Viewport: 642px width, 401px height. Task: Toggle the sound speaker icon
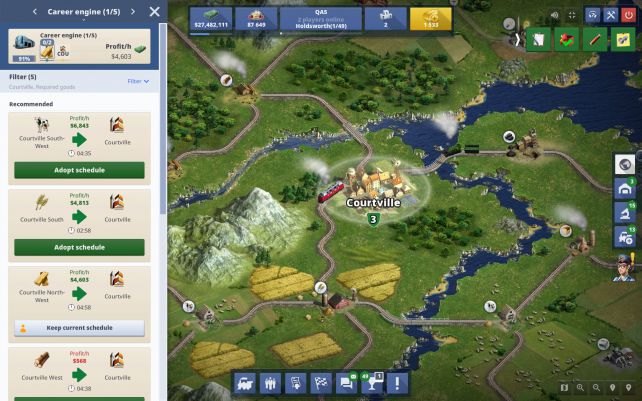pyautogui.click(x=554, y=15)
